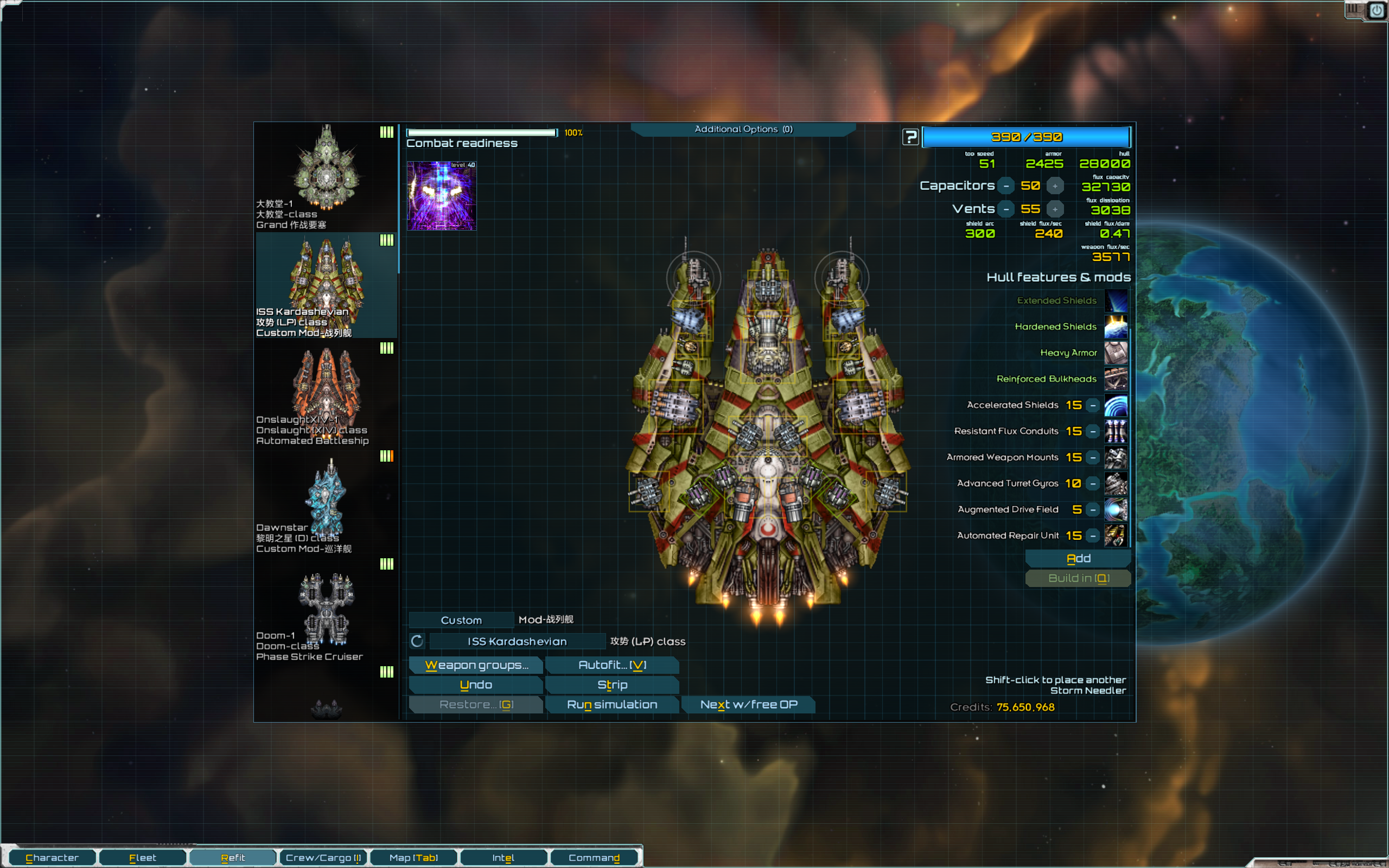This screenshot has width=1389, height=868.
Task: Add a new hull mod
Action: point(1078,559)
